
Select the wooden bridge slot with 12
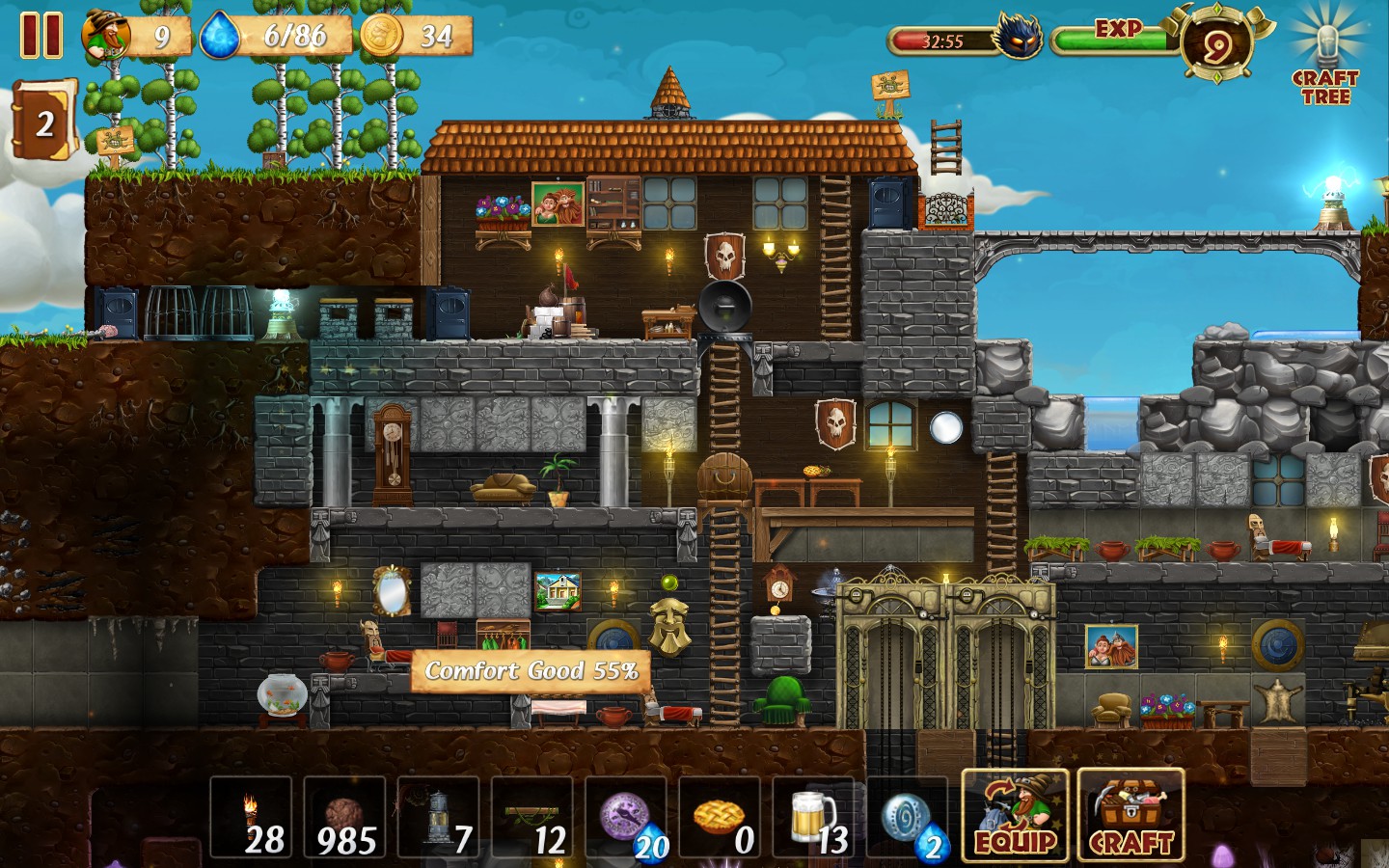point(532,818)
